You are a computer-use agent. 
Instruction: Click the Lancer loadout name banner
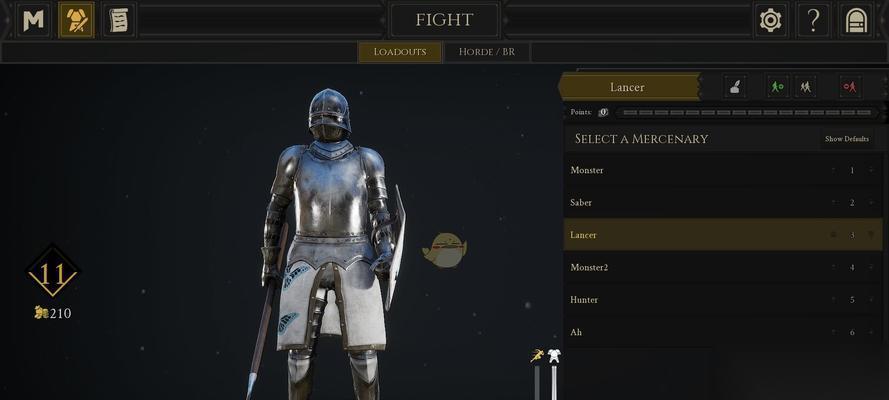click(x=628, y=87)
